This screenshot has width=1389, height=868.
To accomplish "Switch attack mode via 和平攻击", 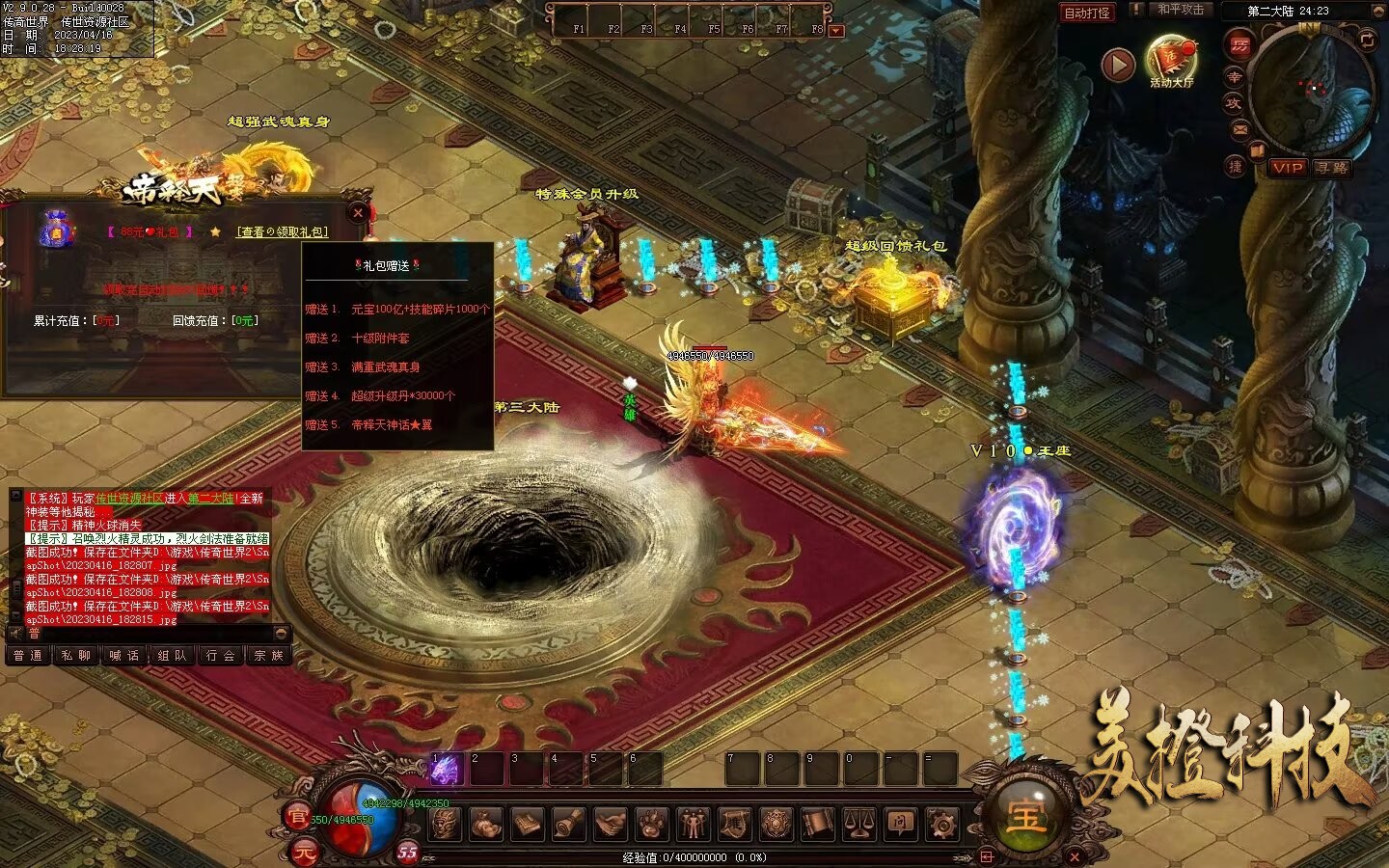I will (1181, 10).
